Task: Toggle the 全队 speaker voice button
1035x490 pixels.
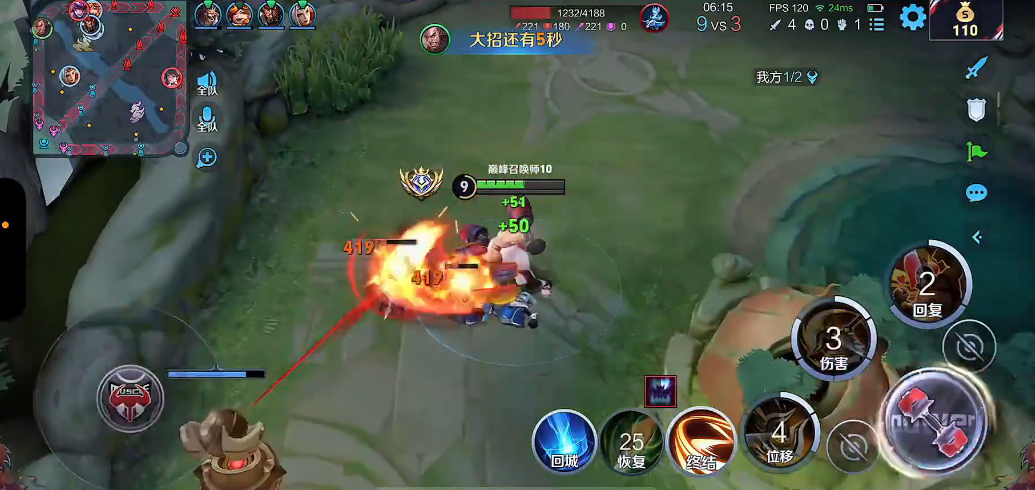Action: 207,83
